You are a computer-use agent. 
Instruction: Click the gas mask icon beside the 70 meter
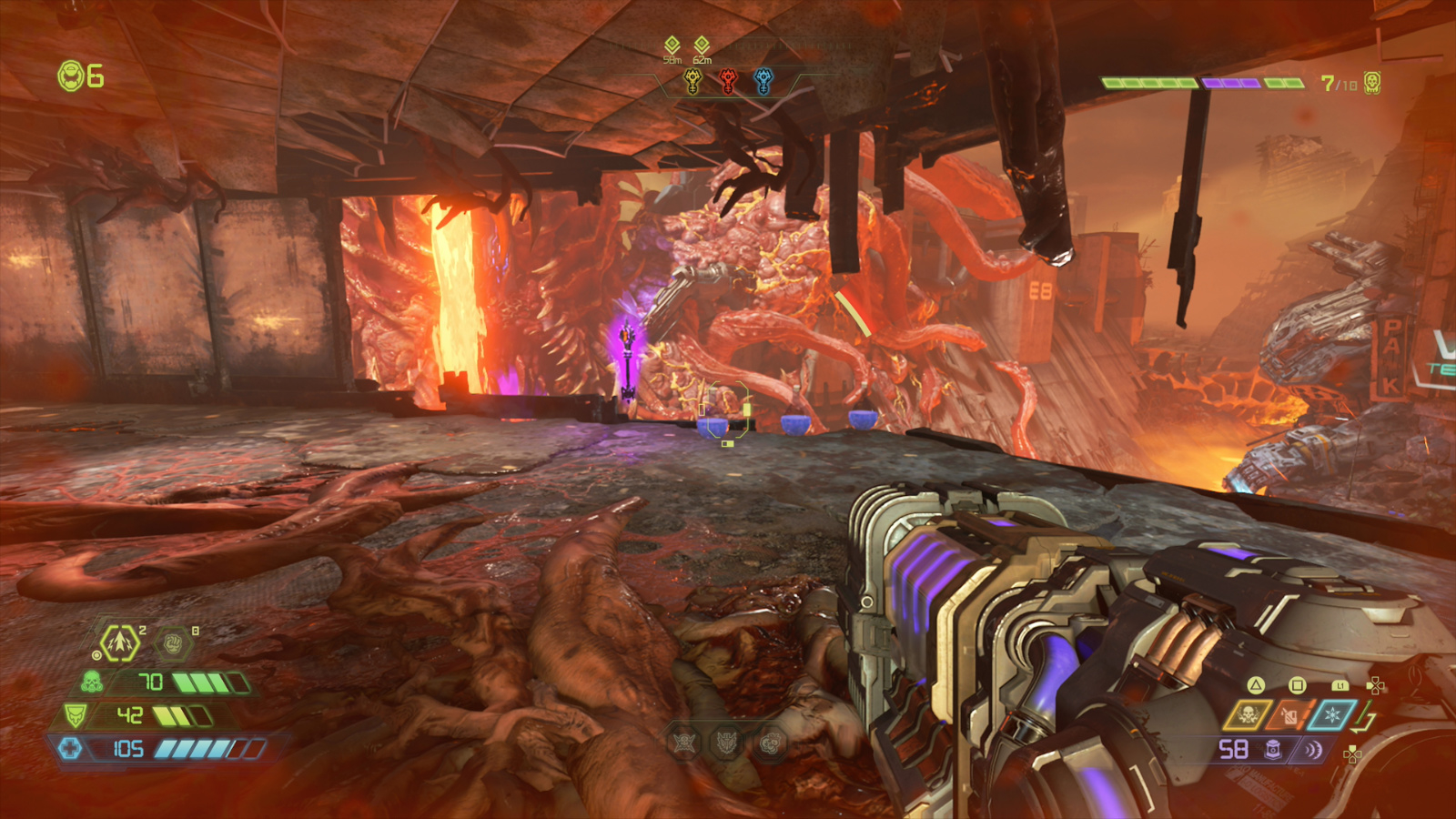point(91,682)
